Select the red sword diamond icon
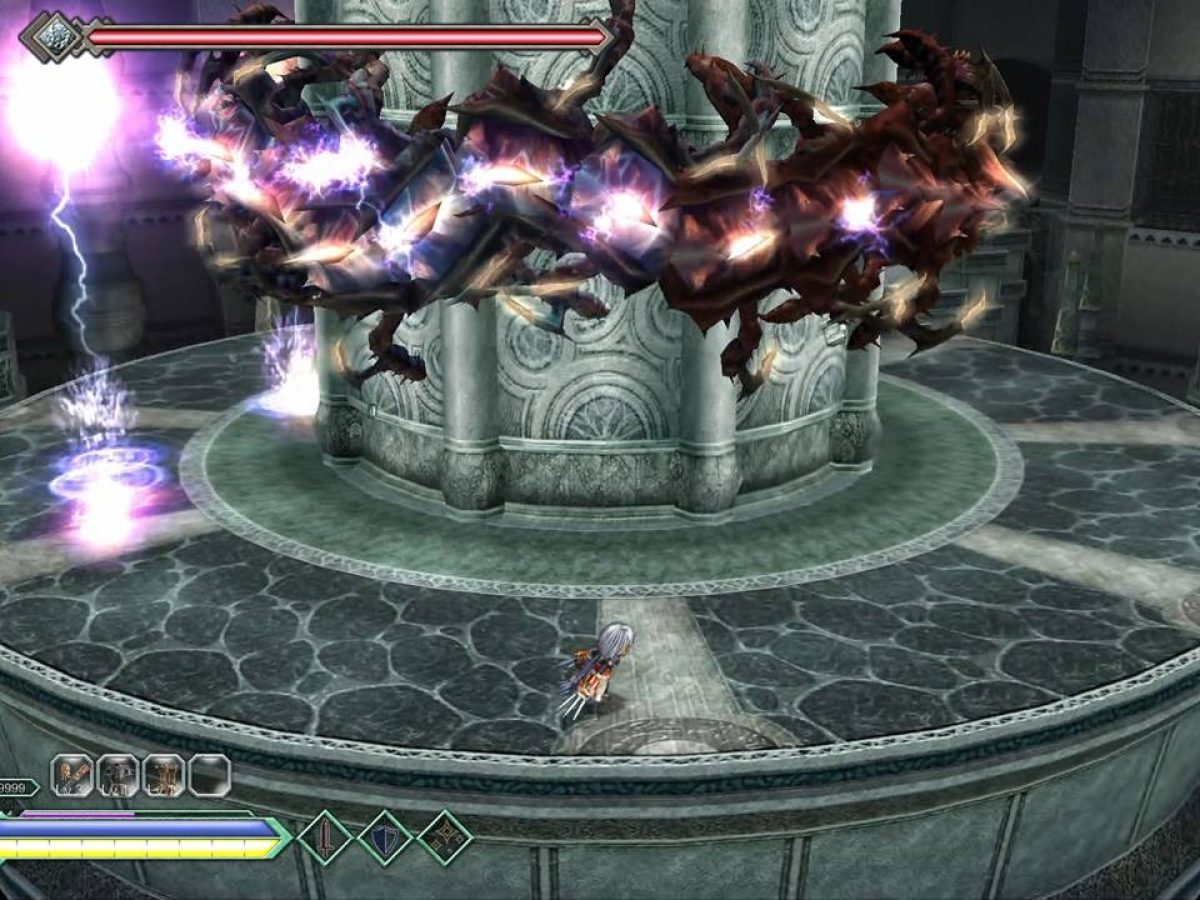 point(325,837)
